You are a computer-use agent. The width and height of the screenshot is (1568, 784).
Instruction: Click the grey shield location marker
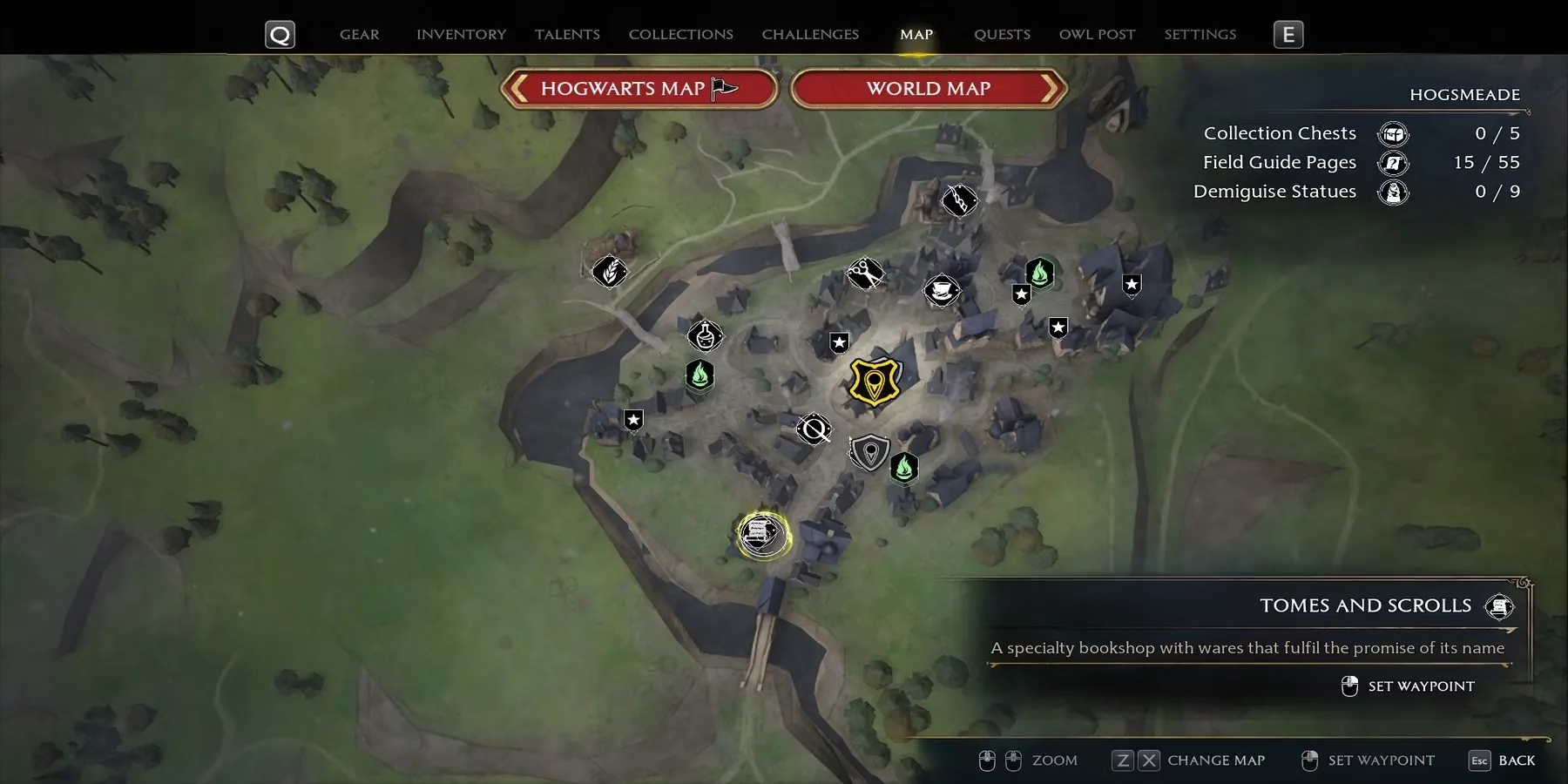click(x=869, y=453)
